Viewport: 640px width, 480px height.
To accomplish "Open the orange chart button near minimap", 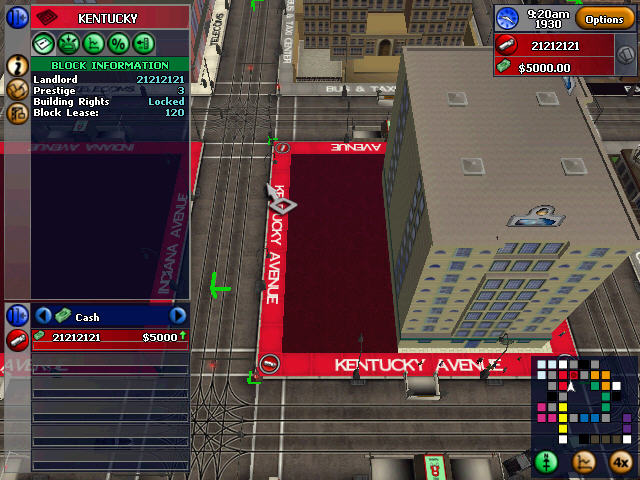I will click(585, 462).
